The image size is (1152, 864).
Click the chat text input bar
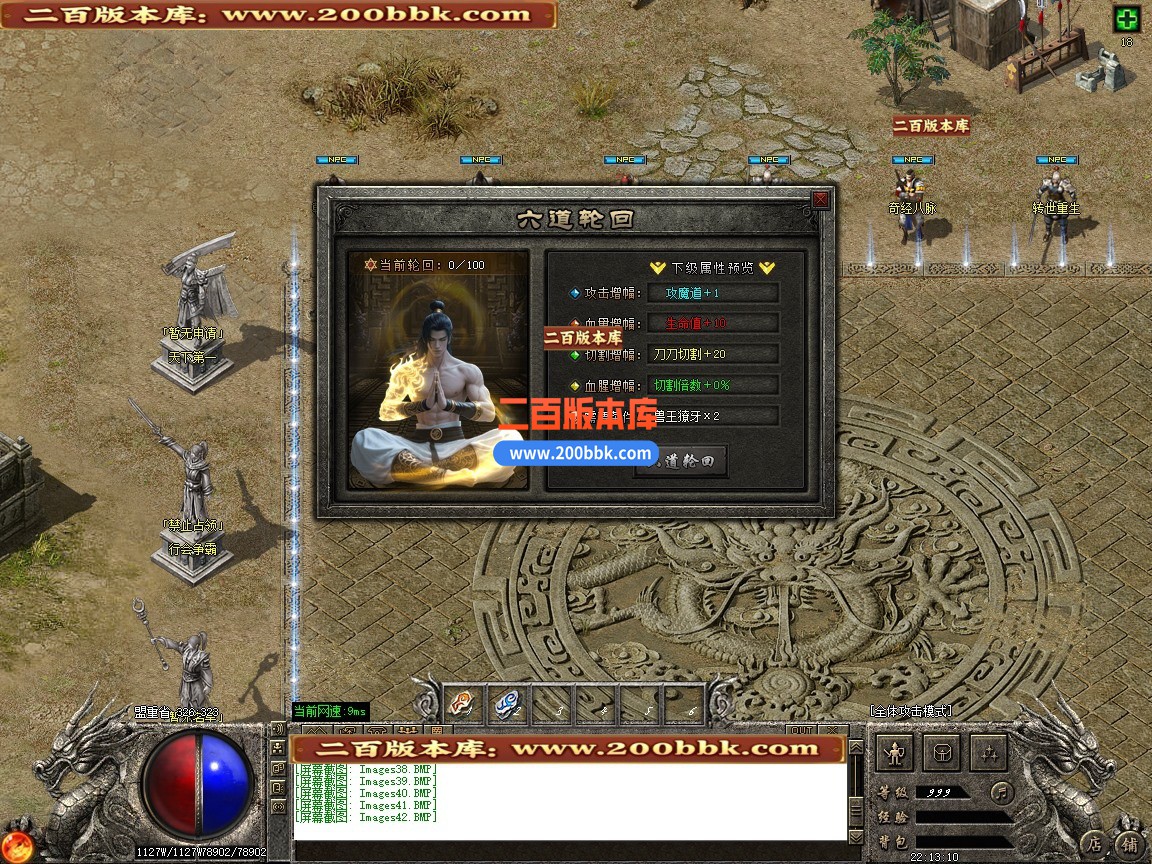click(x=570, y=850)
